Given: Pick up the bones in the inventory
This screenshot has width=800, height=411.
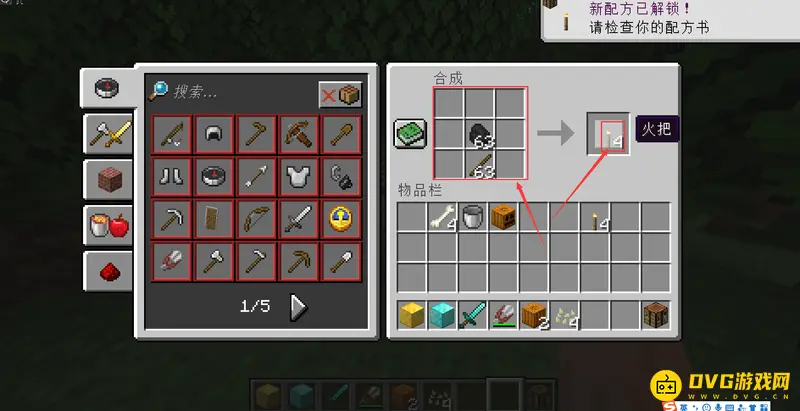Looking at the screenshot, I should 442,218.
